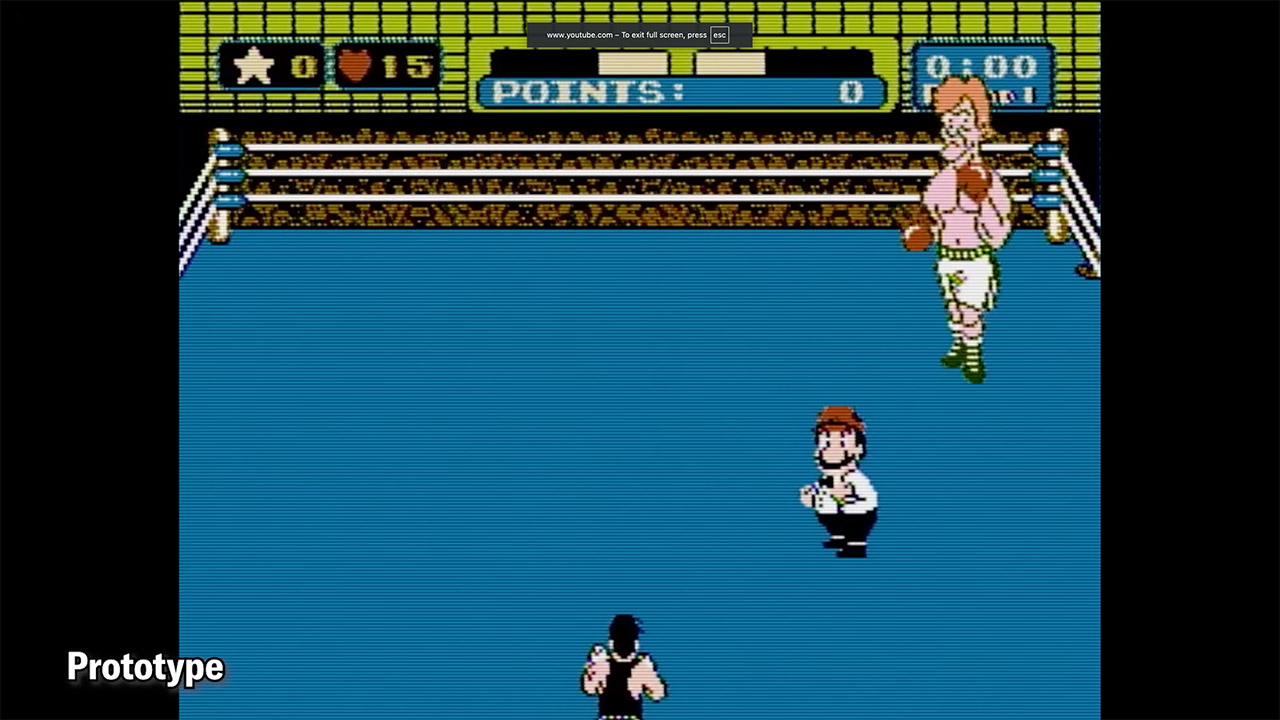Click the Prototype label in the corner
Screen dimensions: 1280x720
(x=145, y=667)
